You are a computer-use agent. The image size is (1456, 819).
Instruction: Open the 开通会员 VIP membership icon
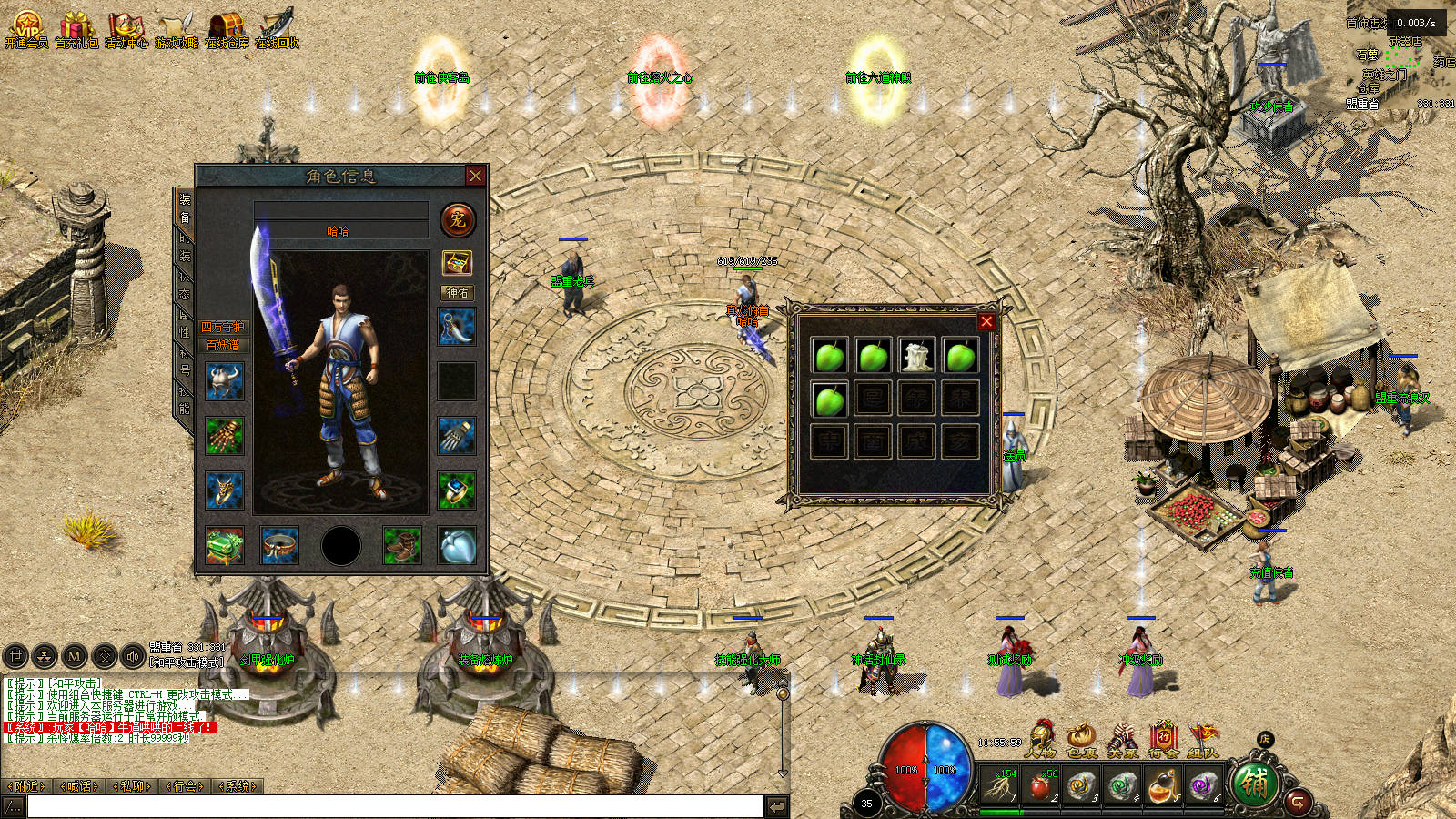26,29
